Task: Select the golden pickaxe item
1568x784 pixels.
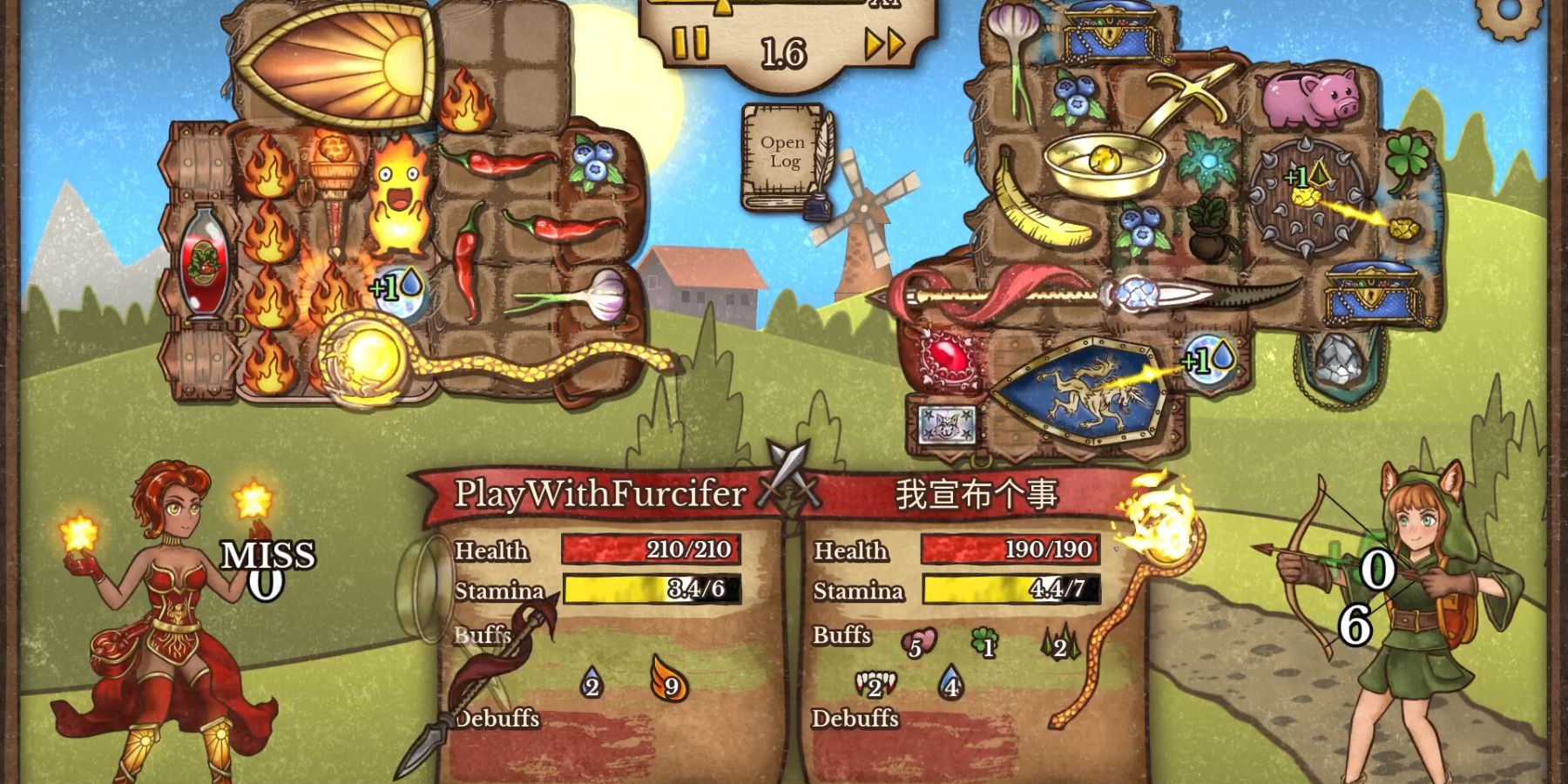Action: click(x=1185, y=100)
